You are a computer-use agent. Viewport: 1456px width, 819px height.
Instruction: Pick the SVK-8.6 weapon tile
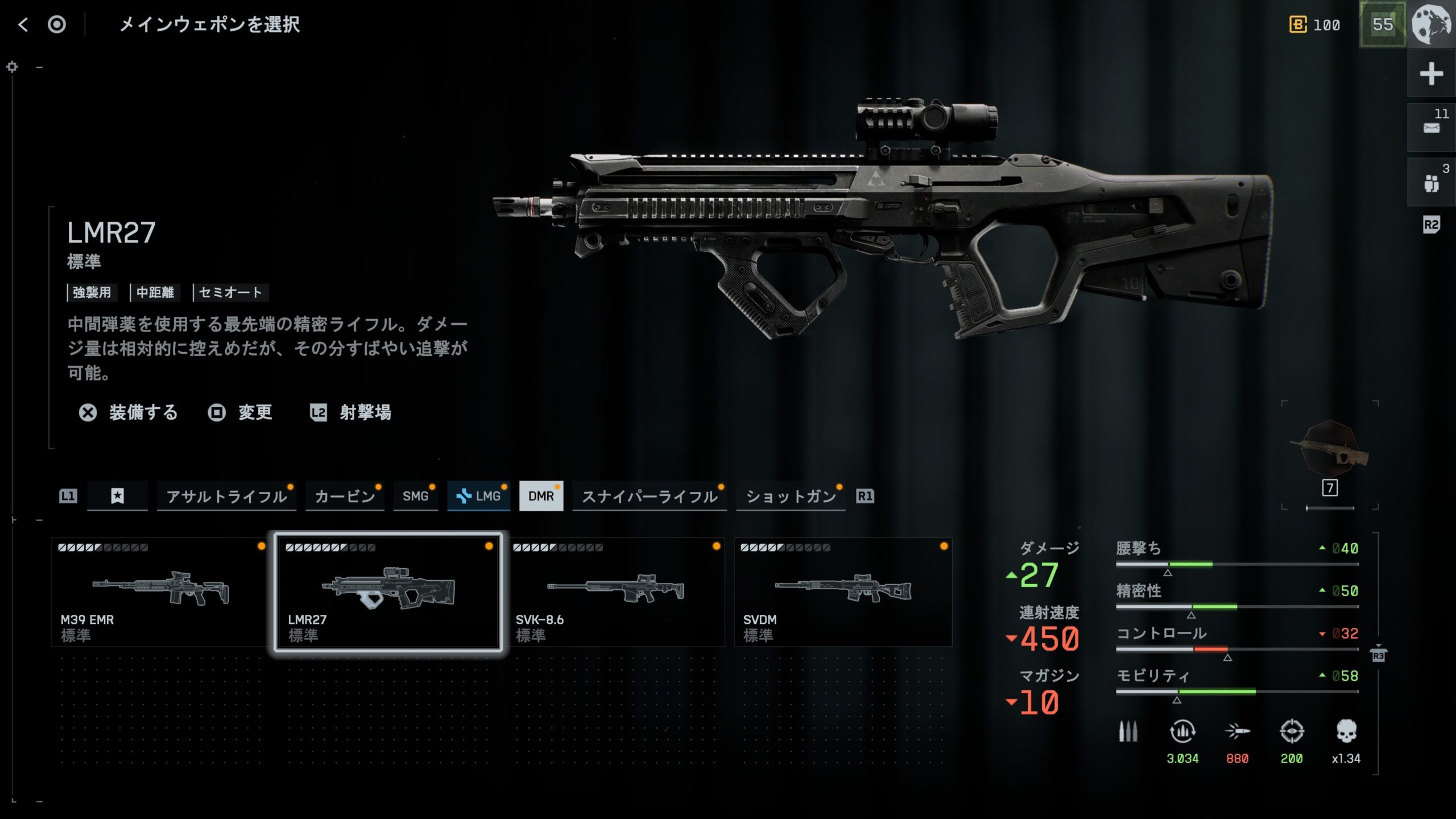pos(615,591)
